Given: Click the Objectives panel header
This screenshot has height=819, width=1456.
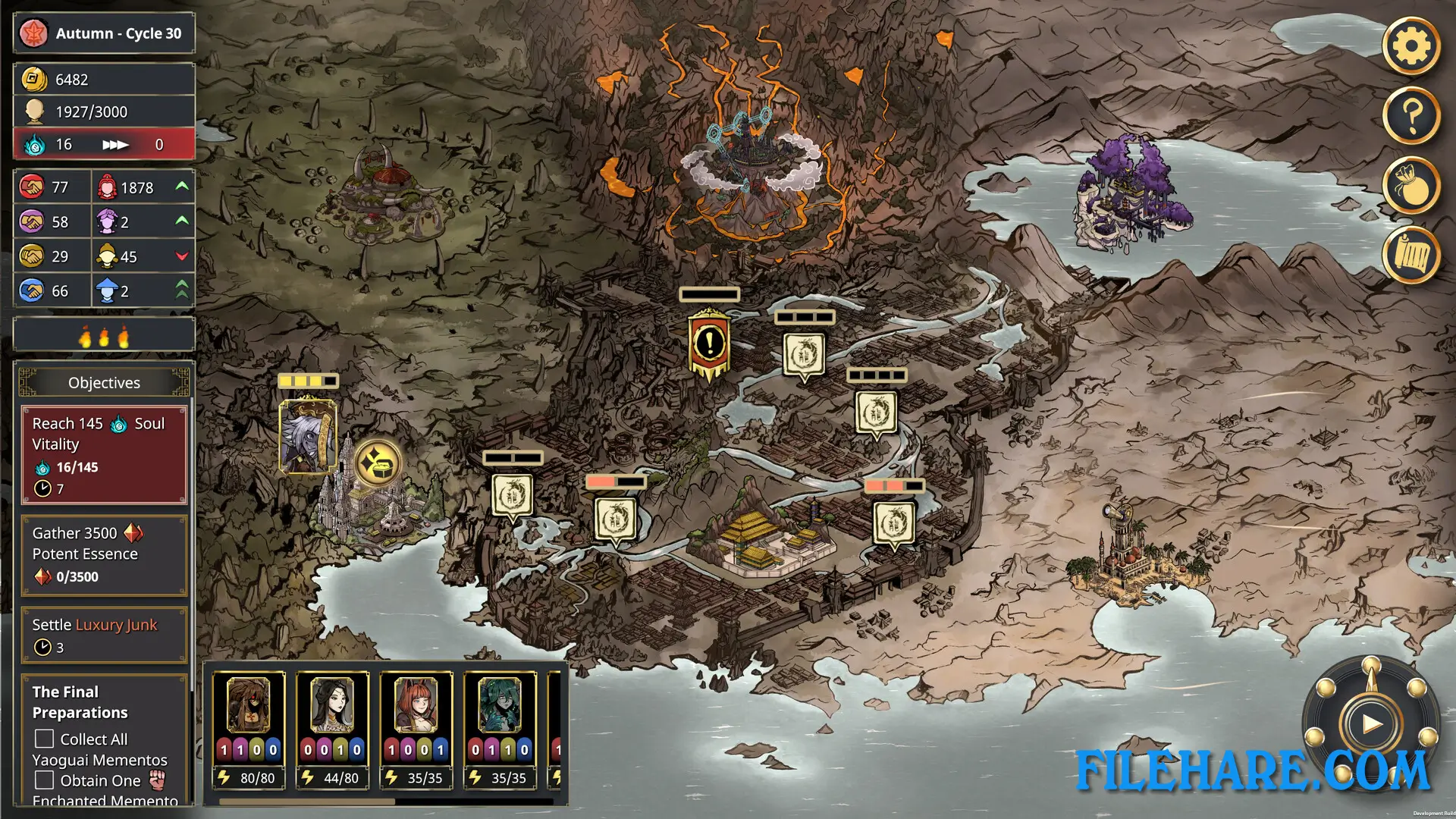Looking at the screenshot, I should 104,382.
